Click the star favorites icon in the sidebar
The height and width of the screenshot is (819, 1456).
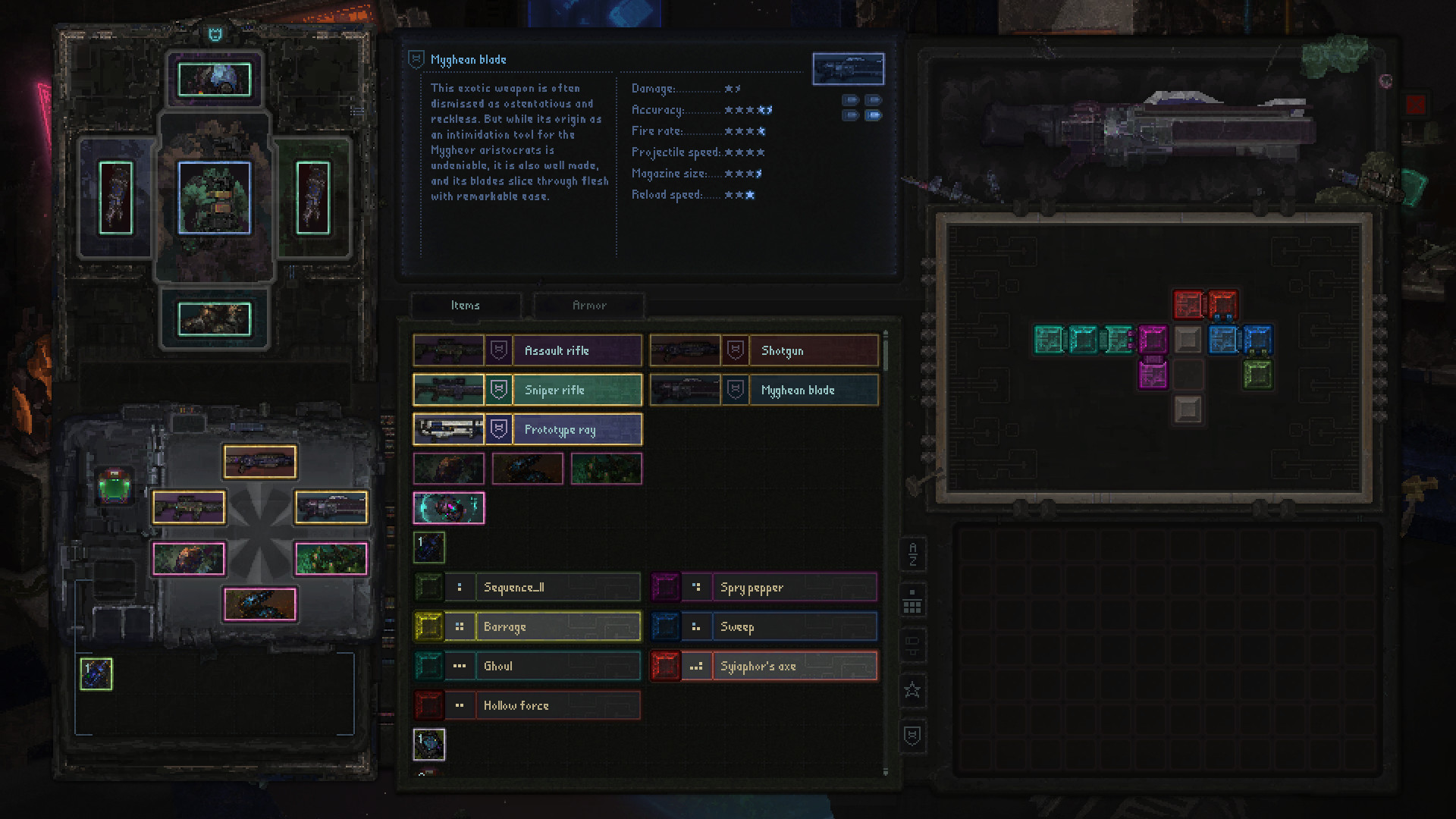912,691
